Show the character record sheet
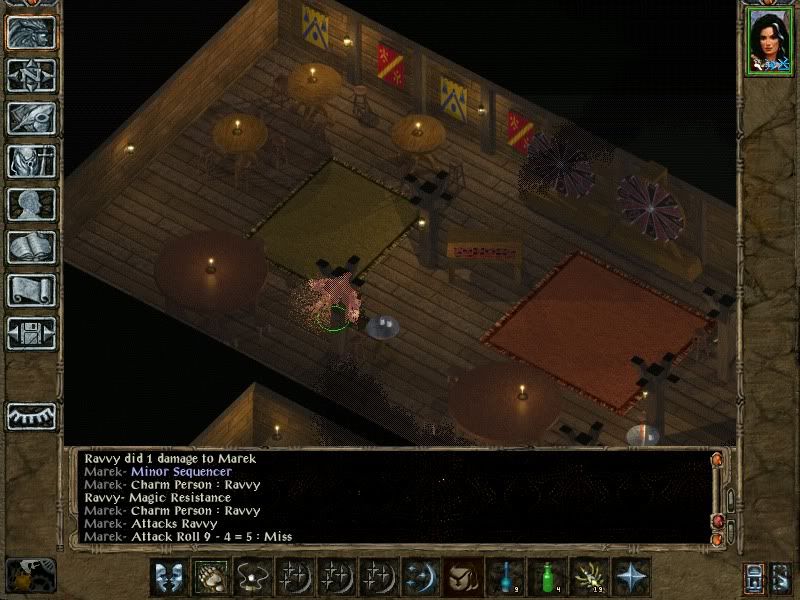Image resolution: width=800 pixels, height=600 pixels. click(31, 204)
